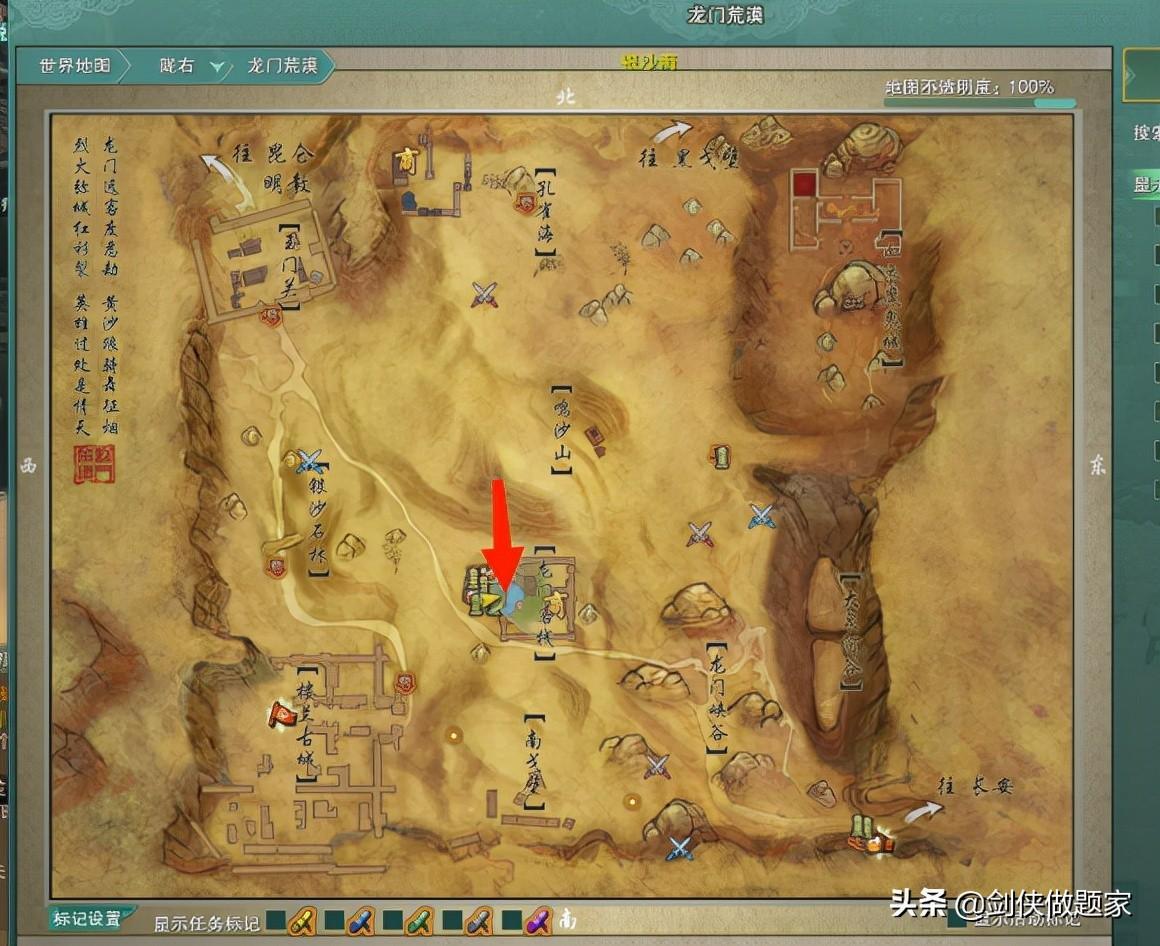Viewport: 1160px width, 946px height.
Task: Select the 南戈壁 location label
Action: click(x=533, y=760)
